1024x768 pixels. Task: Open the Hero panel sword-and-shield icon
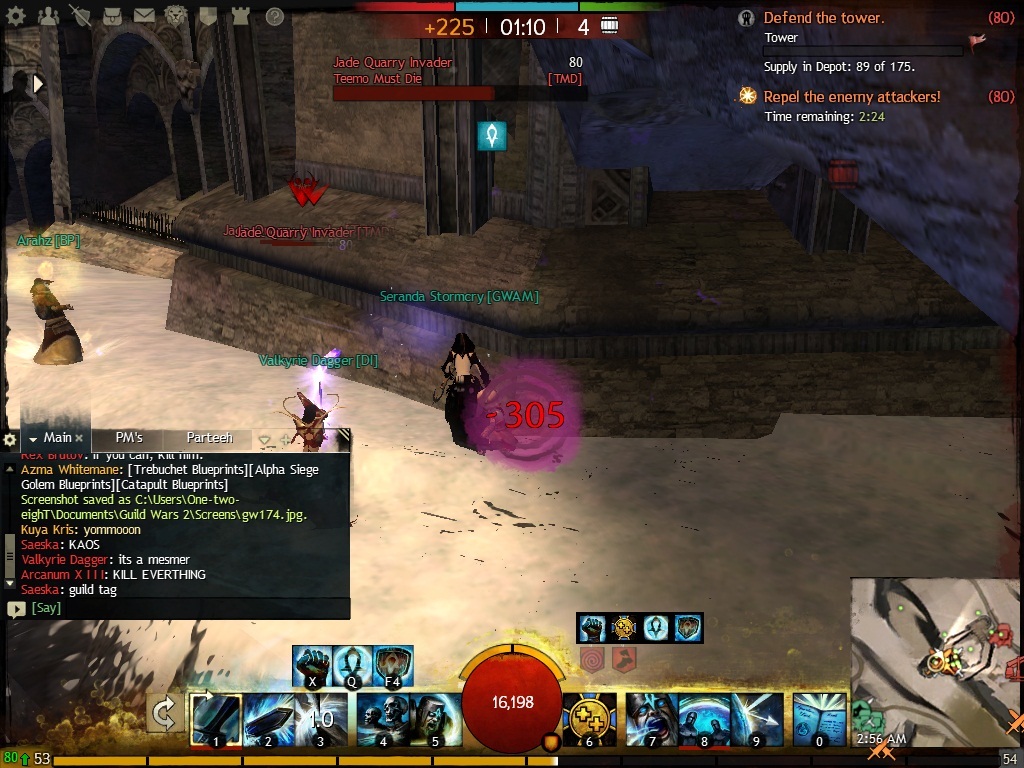82,16
